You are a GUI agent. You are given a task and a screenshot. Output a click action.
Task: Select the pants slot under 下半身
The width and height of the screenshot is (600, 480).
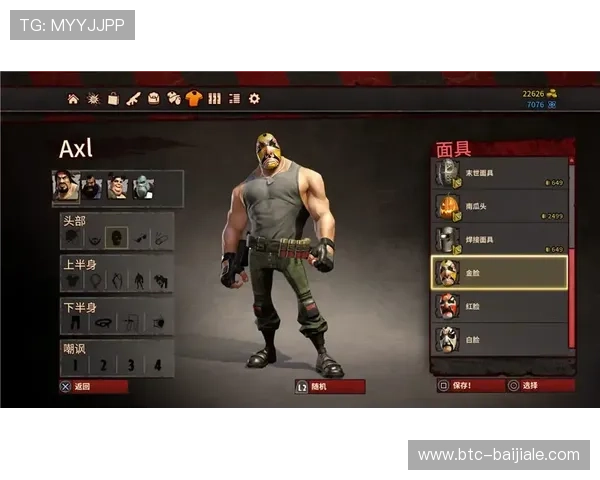pyautogui.click(x=74, y=323)
